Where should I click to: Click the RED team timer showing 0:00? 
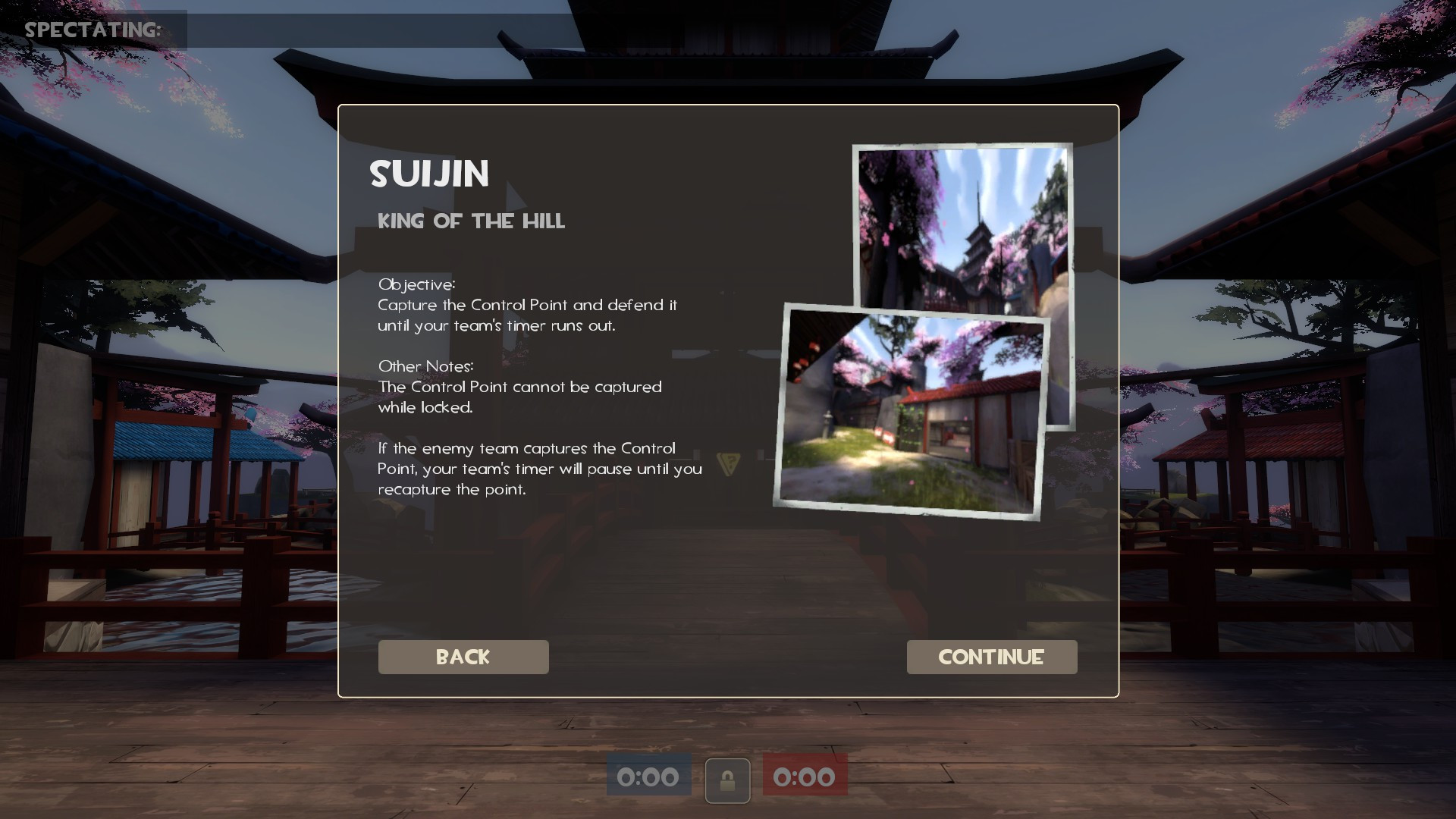[x=805, y=777]
